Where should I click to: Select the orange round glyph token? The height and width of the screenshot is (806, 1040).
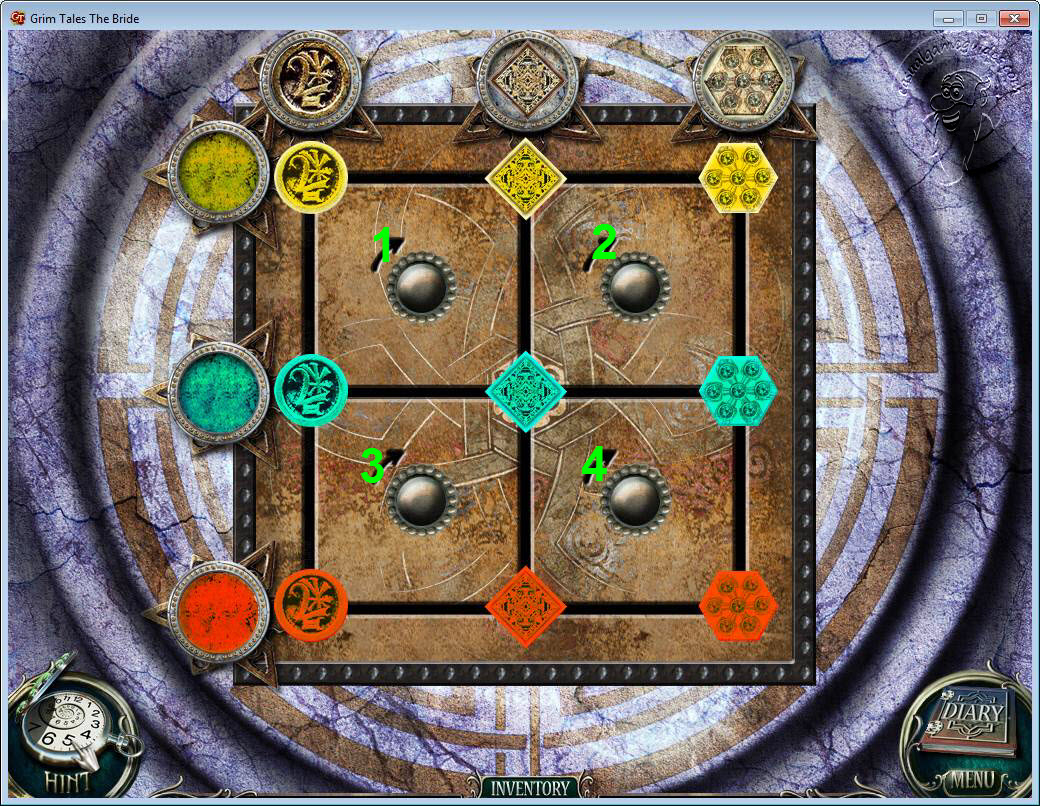[311, 604]
